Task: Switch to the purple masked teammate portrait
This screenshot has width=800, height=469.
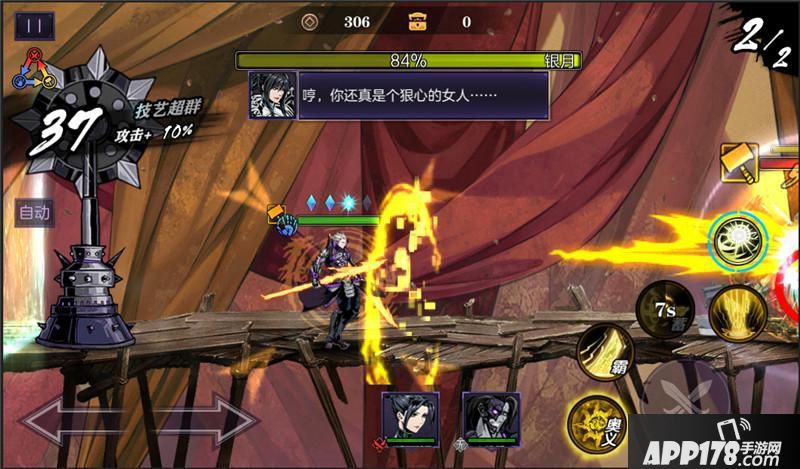Action: tap(491, 415)
